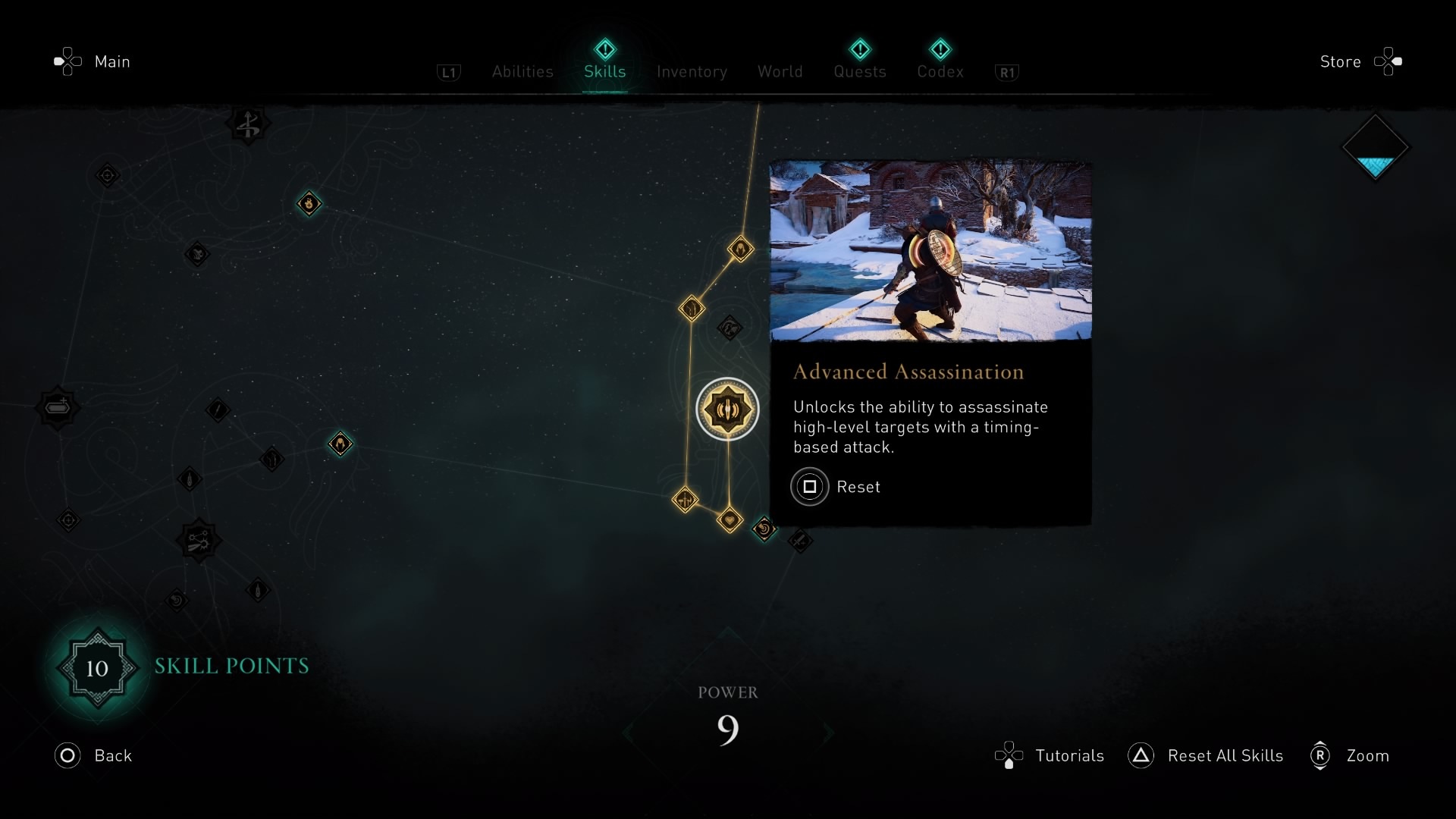
Task: Go to the World tab
Action: [780, 72]
